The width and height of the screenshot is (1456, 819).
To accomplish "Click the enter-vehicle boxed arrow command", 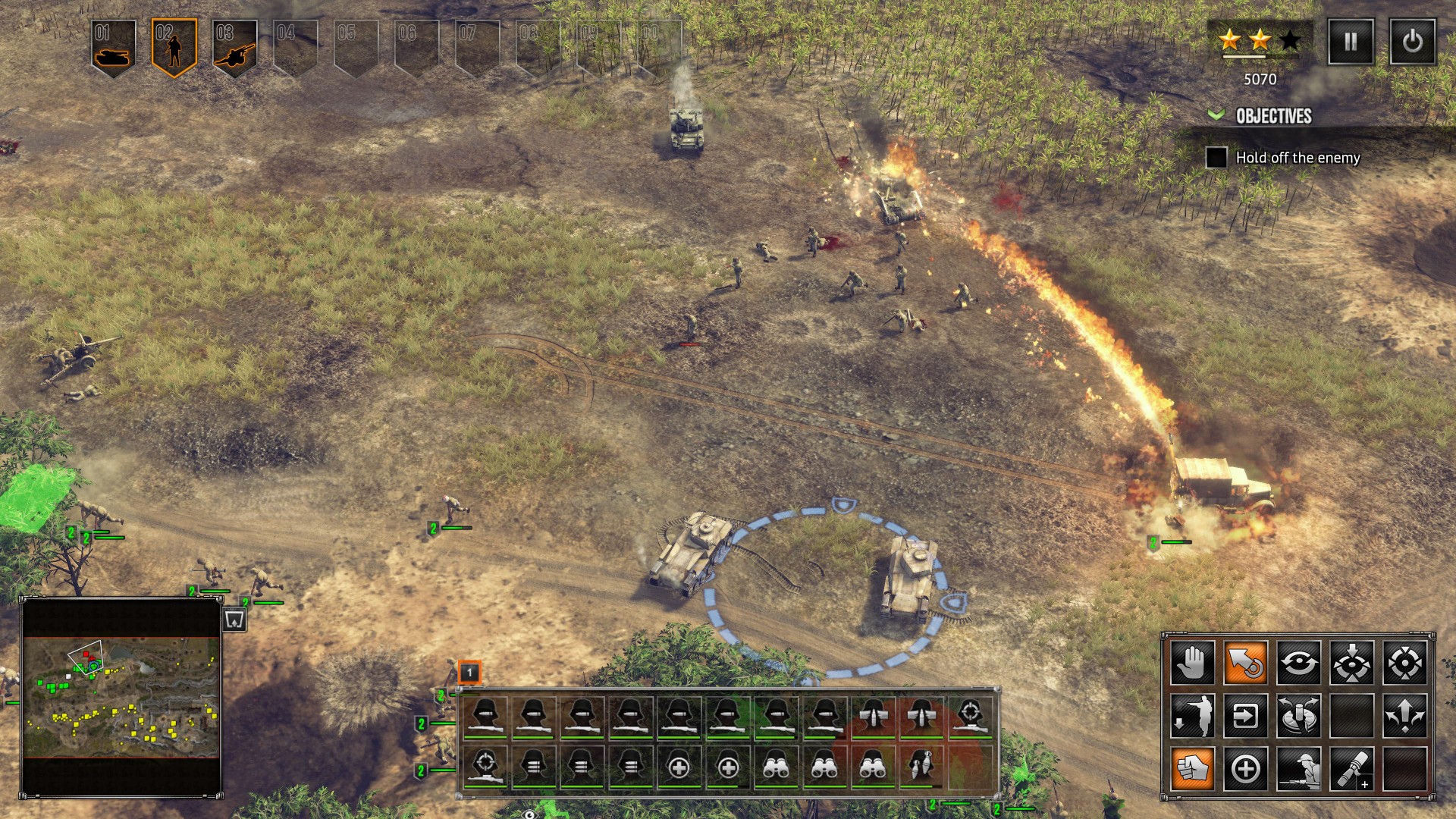I will [x=1245, y=716].
